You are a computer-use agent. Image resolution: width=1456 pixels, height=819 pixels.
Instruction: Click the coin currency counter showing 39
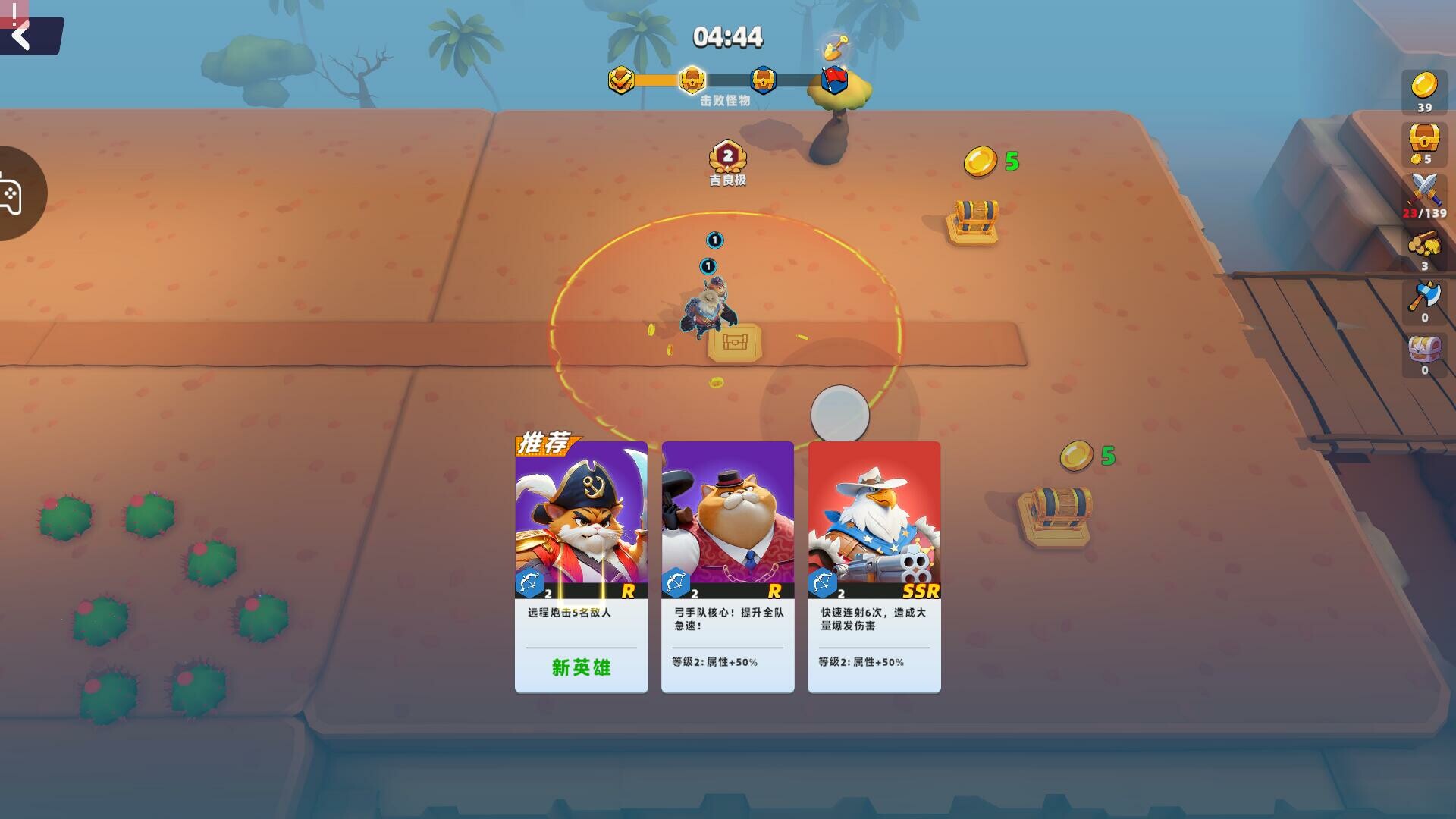pos(1426,93)
